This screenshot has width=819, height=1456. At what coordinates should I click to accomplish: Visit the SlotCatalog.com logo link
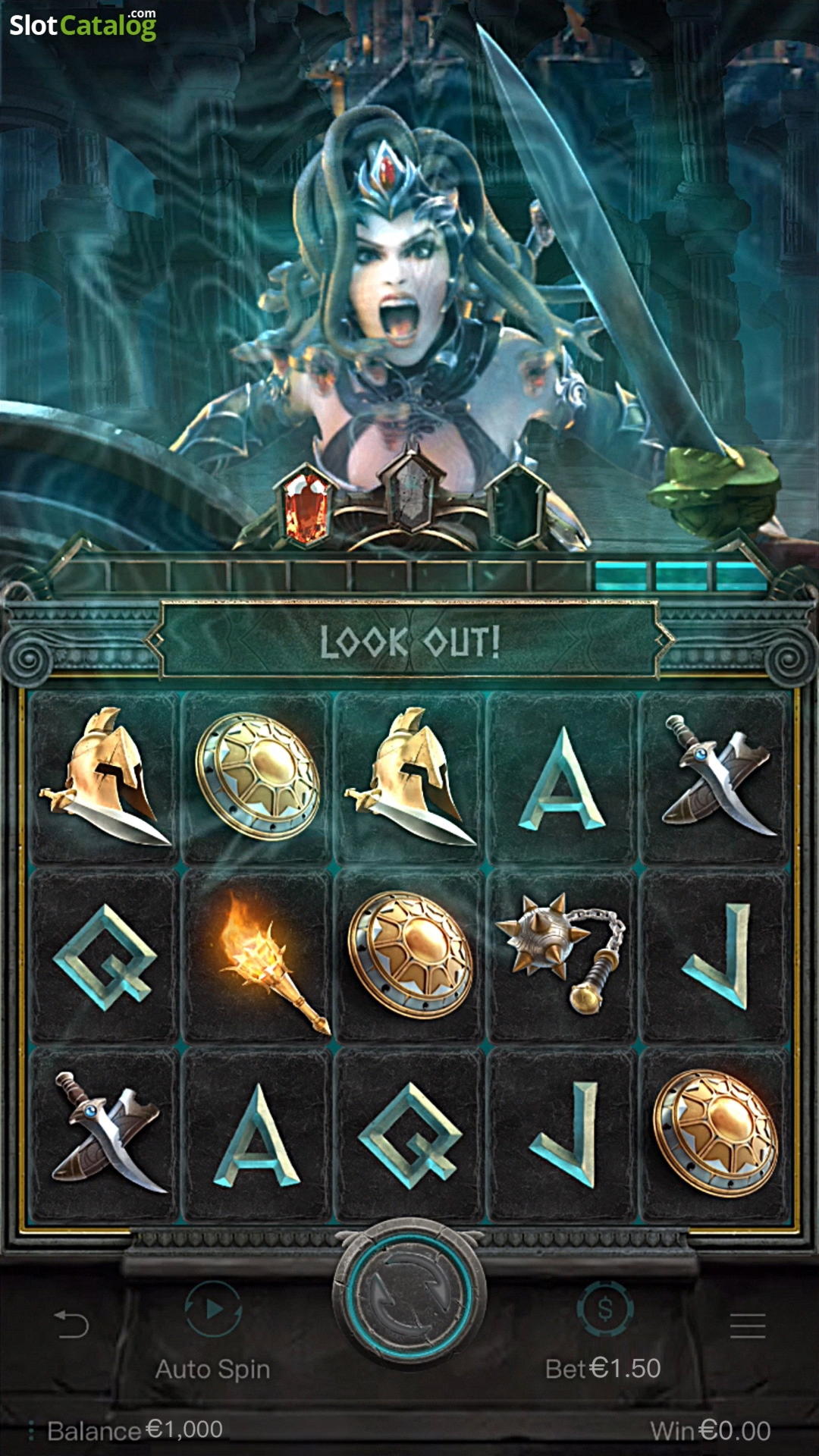[x=83, y=25]
